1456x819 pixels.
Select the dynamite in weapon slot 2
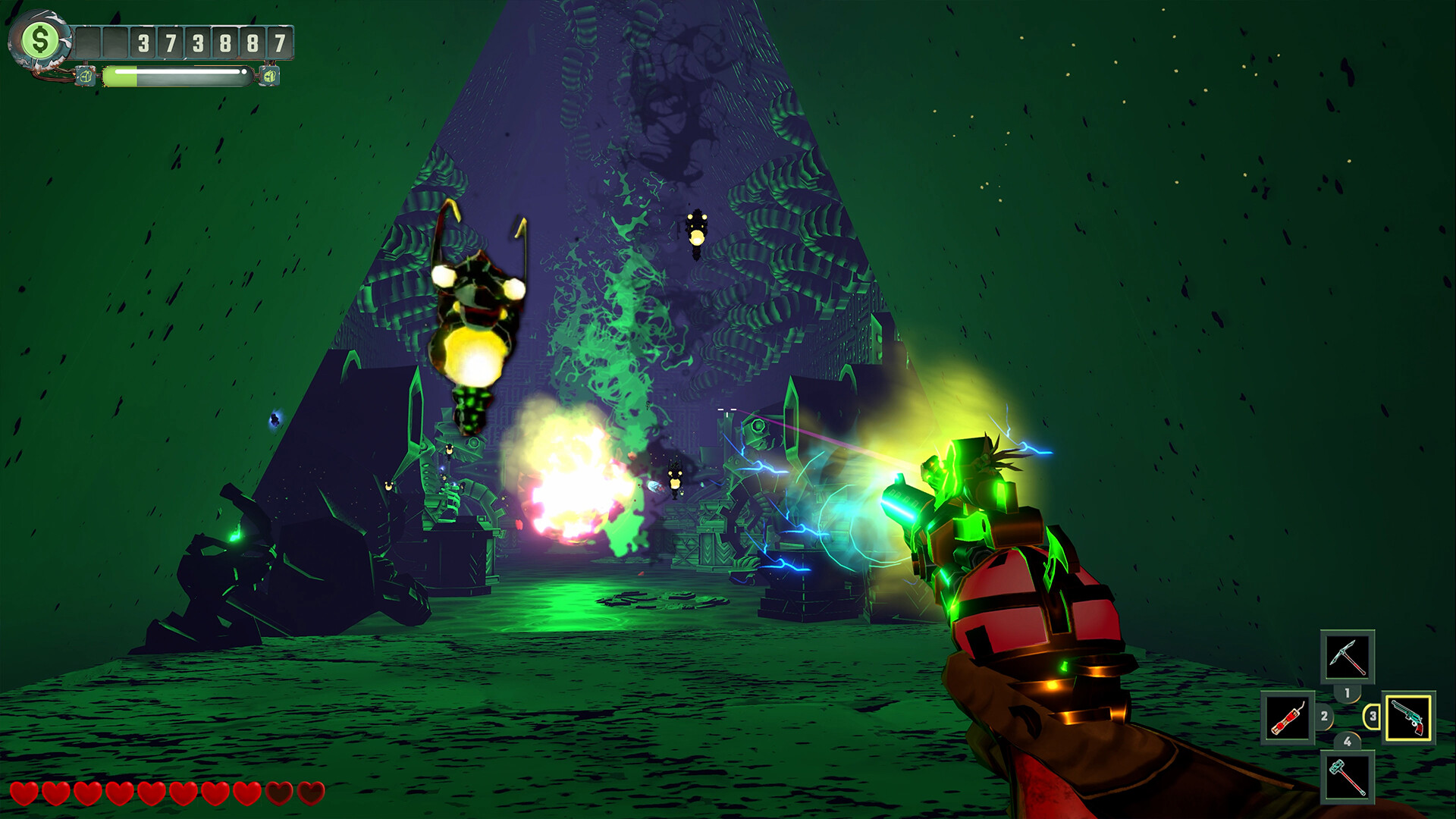point(1289,717)
